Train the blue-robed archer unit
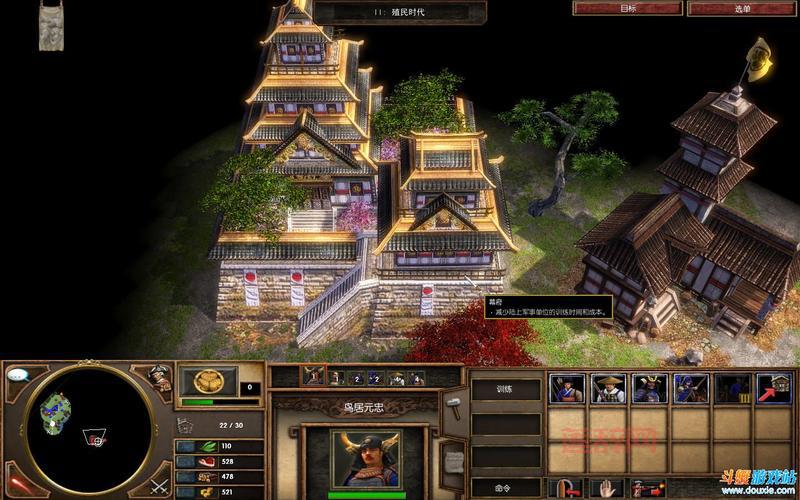Screen dimensions: 800x500 click(690, 388)
